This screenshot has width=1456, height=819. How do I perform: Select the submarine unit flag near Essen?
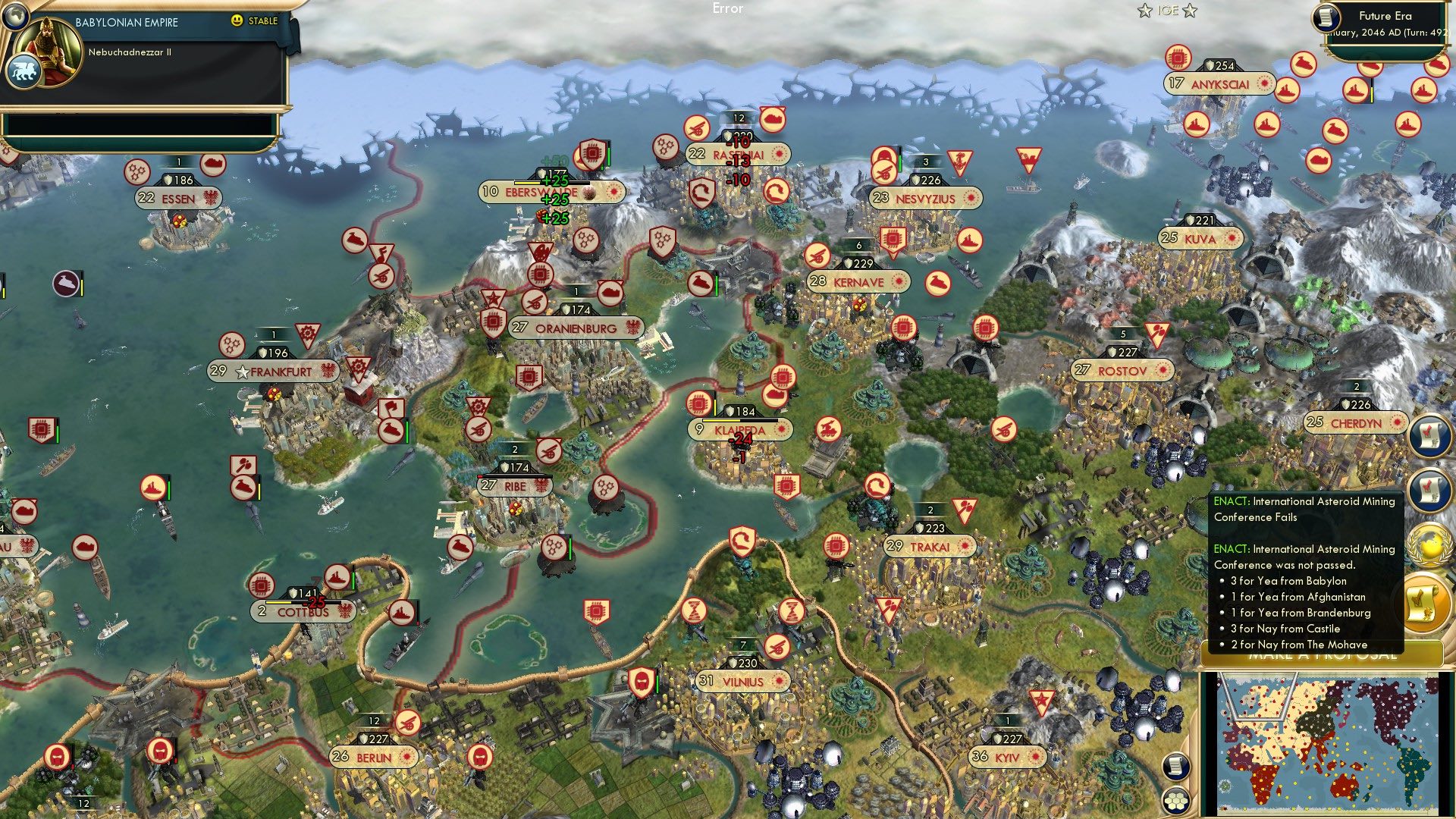213,165
